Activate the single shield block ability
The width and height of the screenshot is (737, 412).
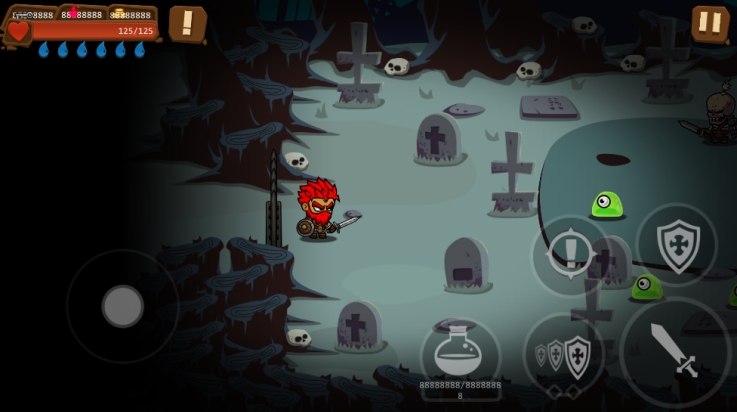tap(677, 244)
